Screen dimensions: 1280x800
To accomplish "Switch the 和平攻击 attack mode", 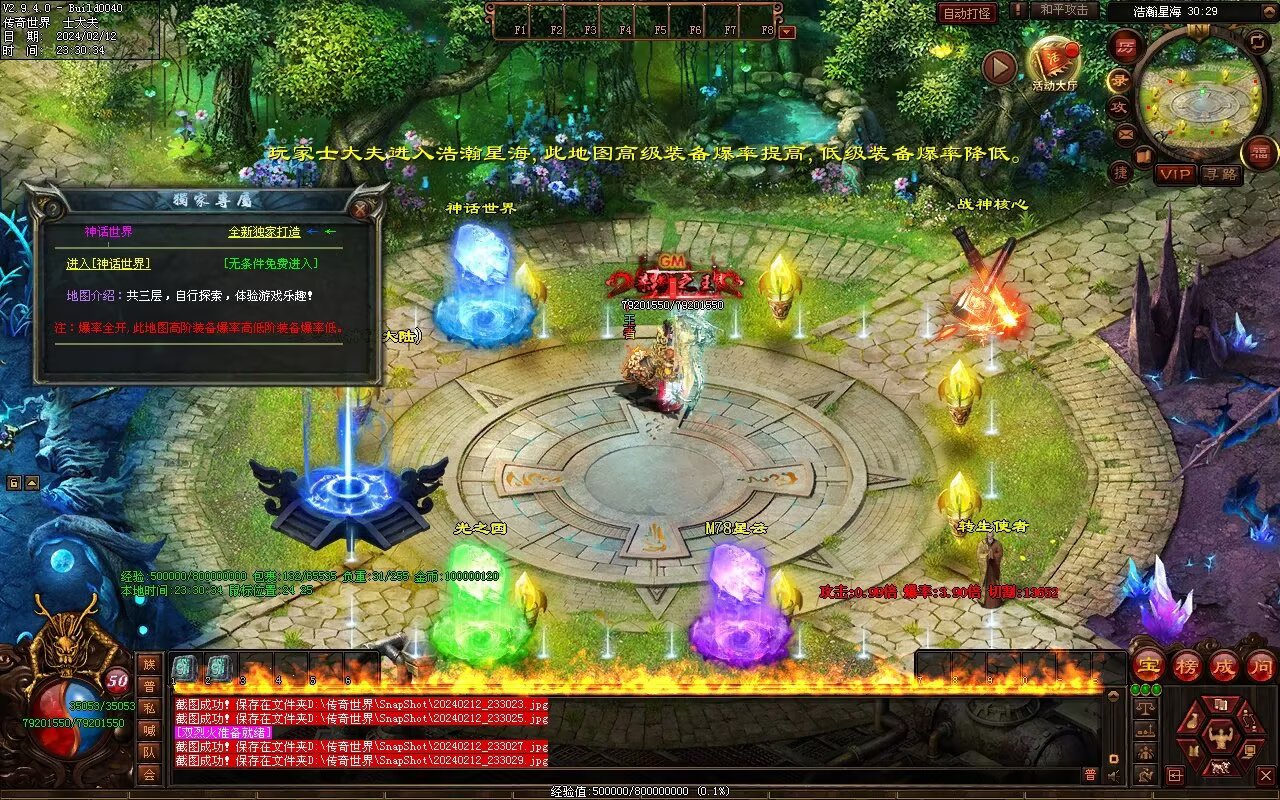I will 1062,10.
